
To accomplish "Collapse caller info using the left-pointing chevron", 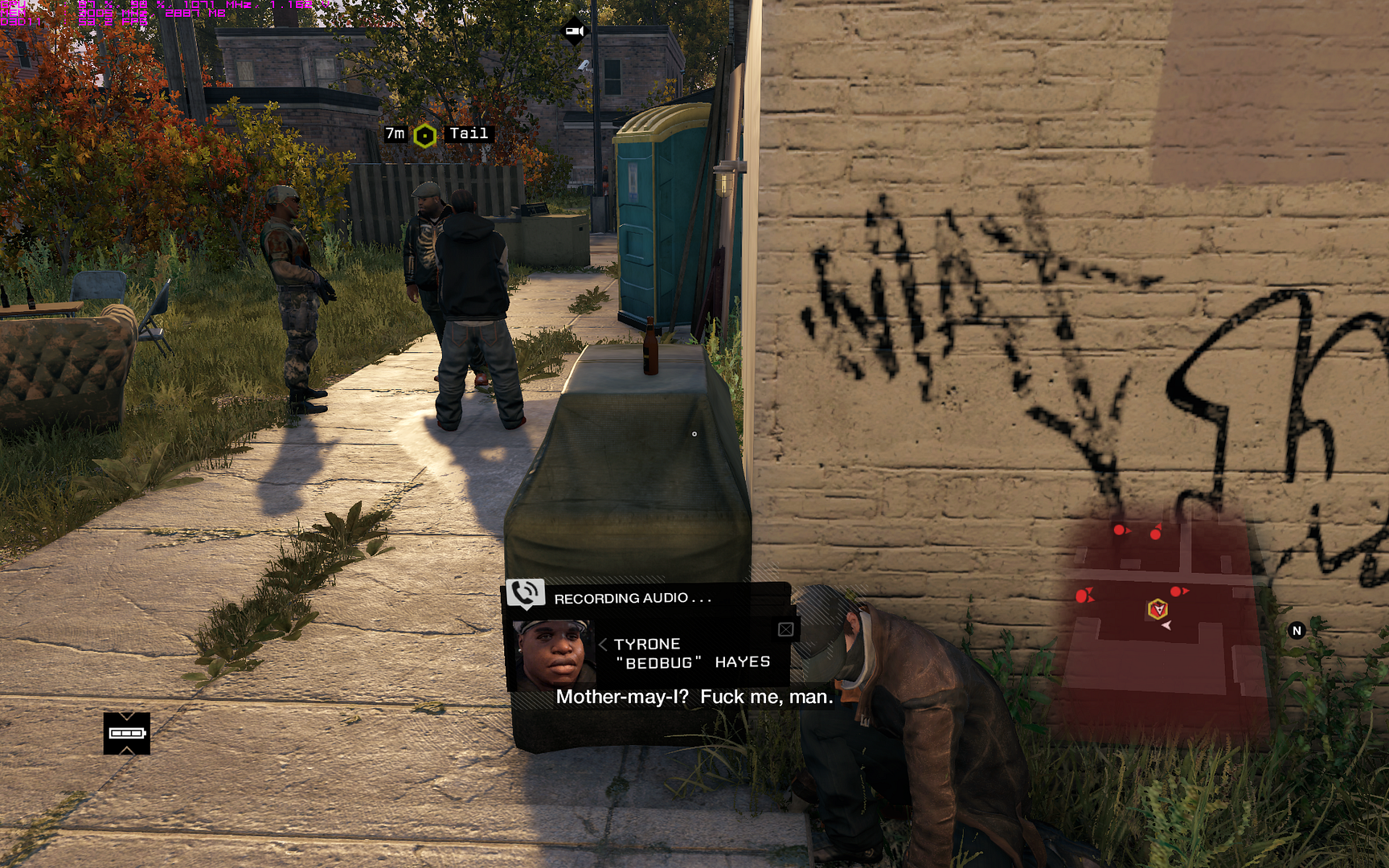I will 601,644.
